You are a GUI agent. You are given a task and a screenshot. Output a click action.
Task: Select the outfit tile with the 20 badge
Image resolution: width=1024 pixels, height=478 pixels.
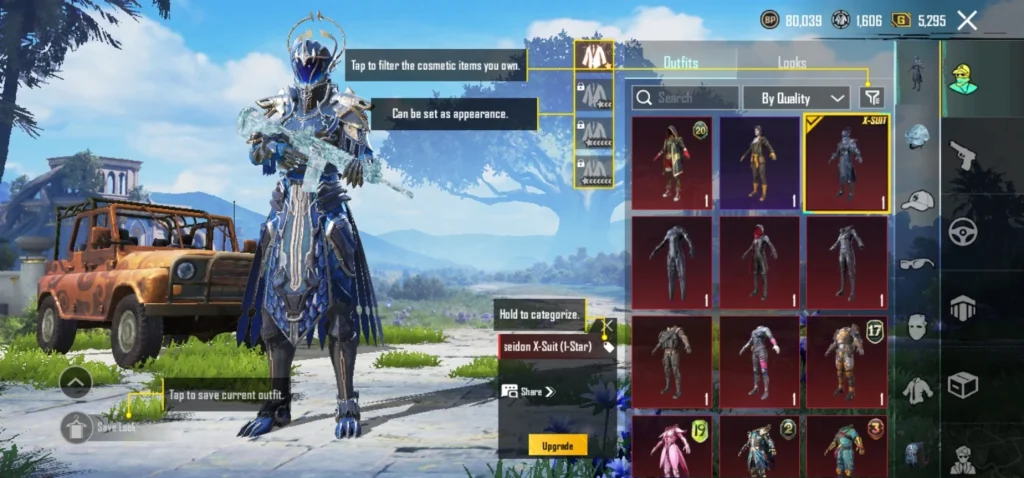[x=672, y=163]
